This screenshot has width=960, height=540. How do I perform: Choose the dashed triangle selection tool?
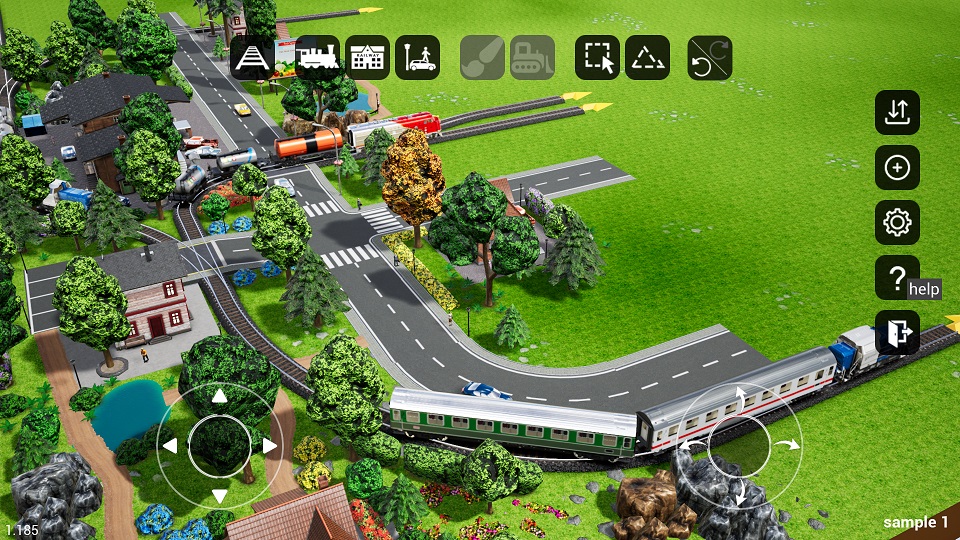point(647,58)
